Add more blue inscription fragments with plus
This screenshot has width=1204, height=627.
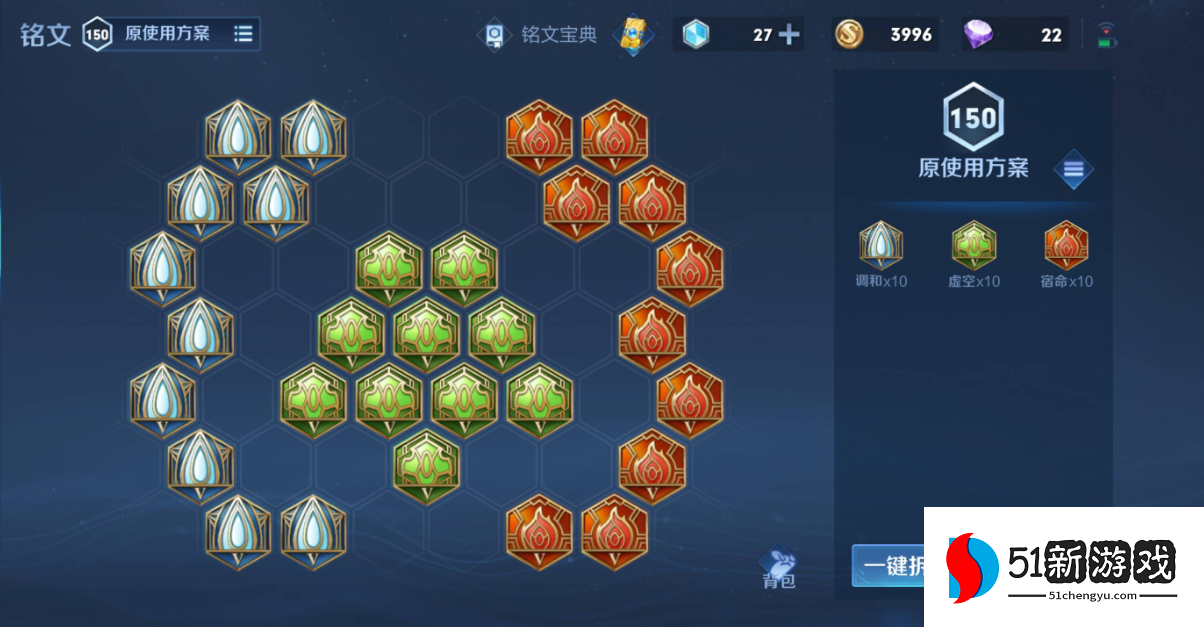(x=789, y=35)
